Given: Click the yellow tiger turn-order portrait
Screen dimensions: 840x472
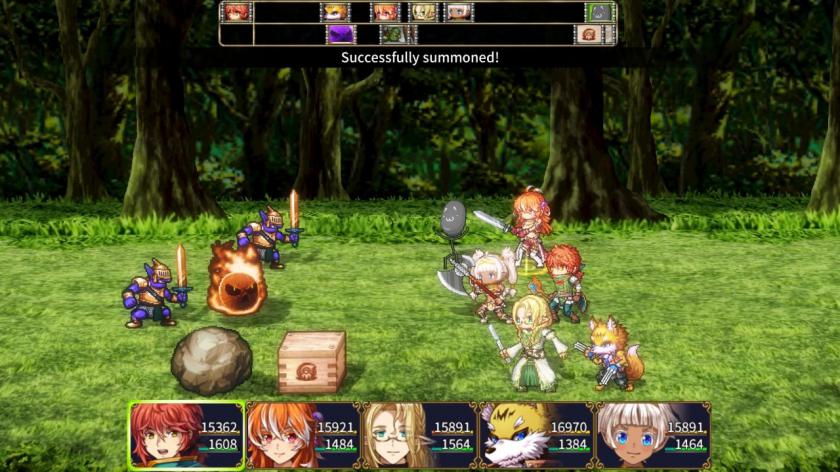Looking at the screenshot, I should coord(335,12).
